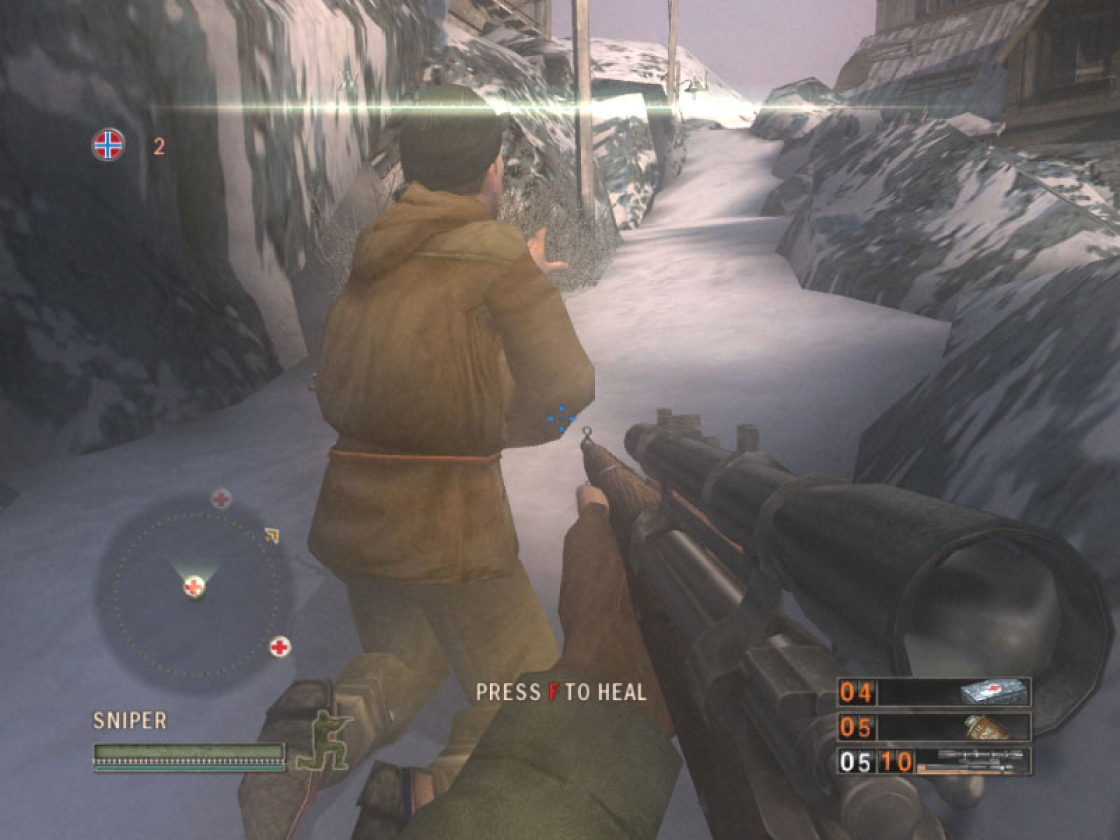Select the yellow arrow marker on the radar
Viewport: 1120px width, 840px height.
271,537
